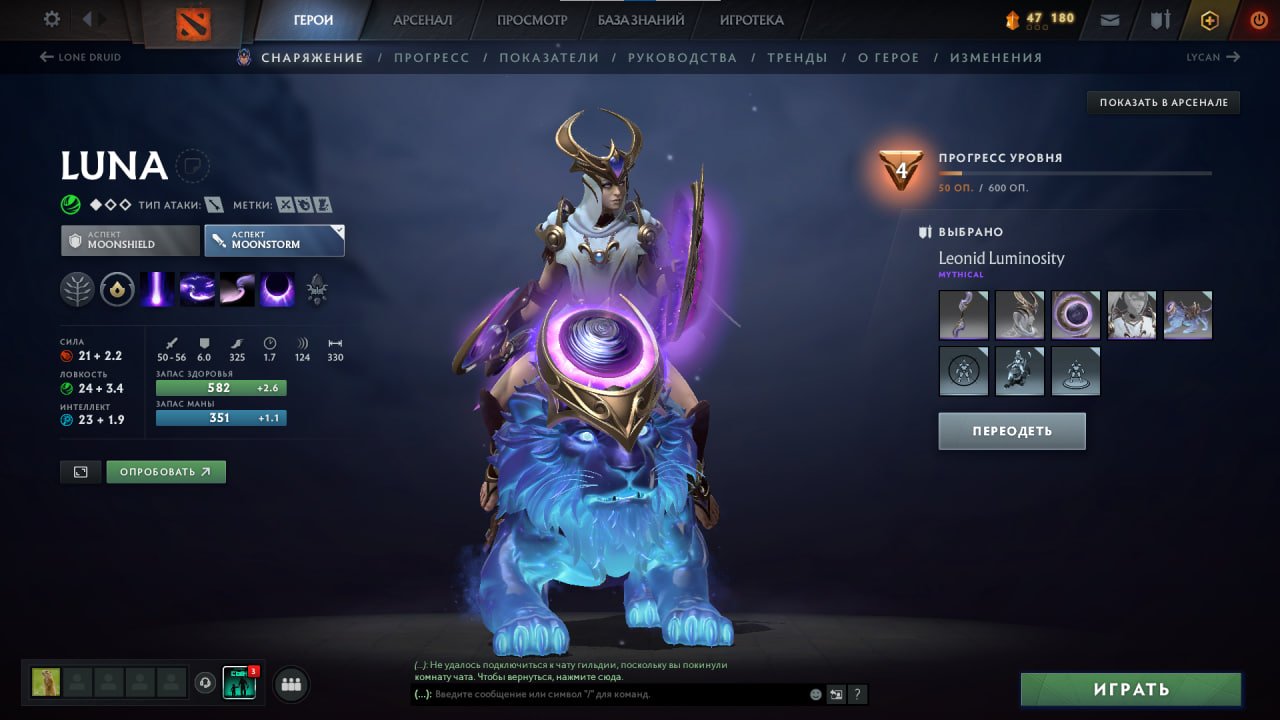Click the Aghanim's Scepter upgrade circle icon
Screen dimensions: 1280x720
click(117, 289)
